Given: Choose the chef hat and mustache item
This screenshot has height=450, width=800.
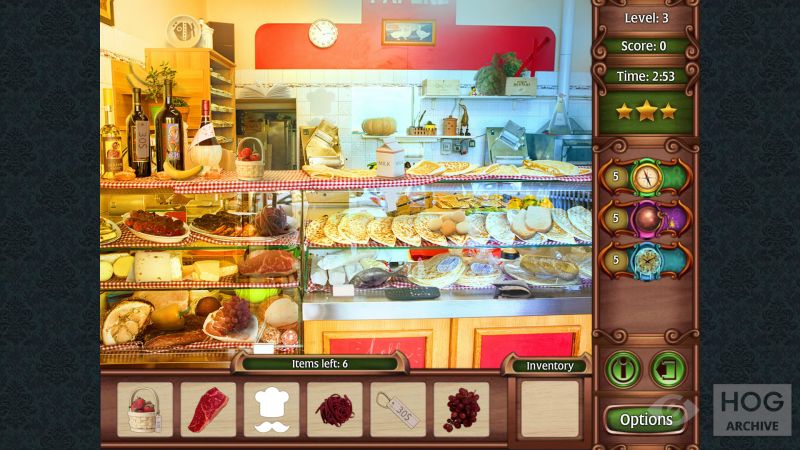Looking at the screenshot, I should click(272, 410).
